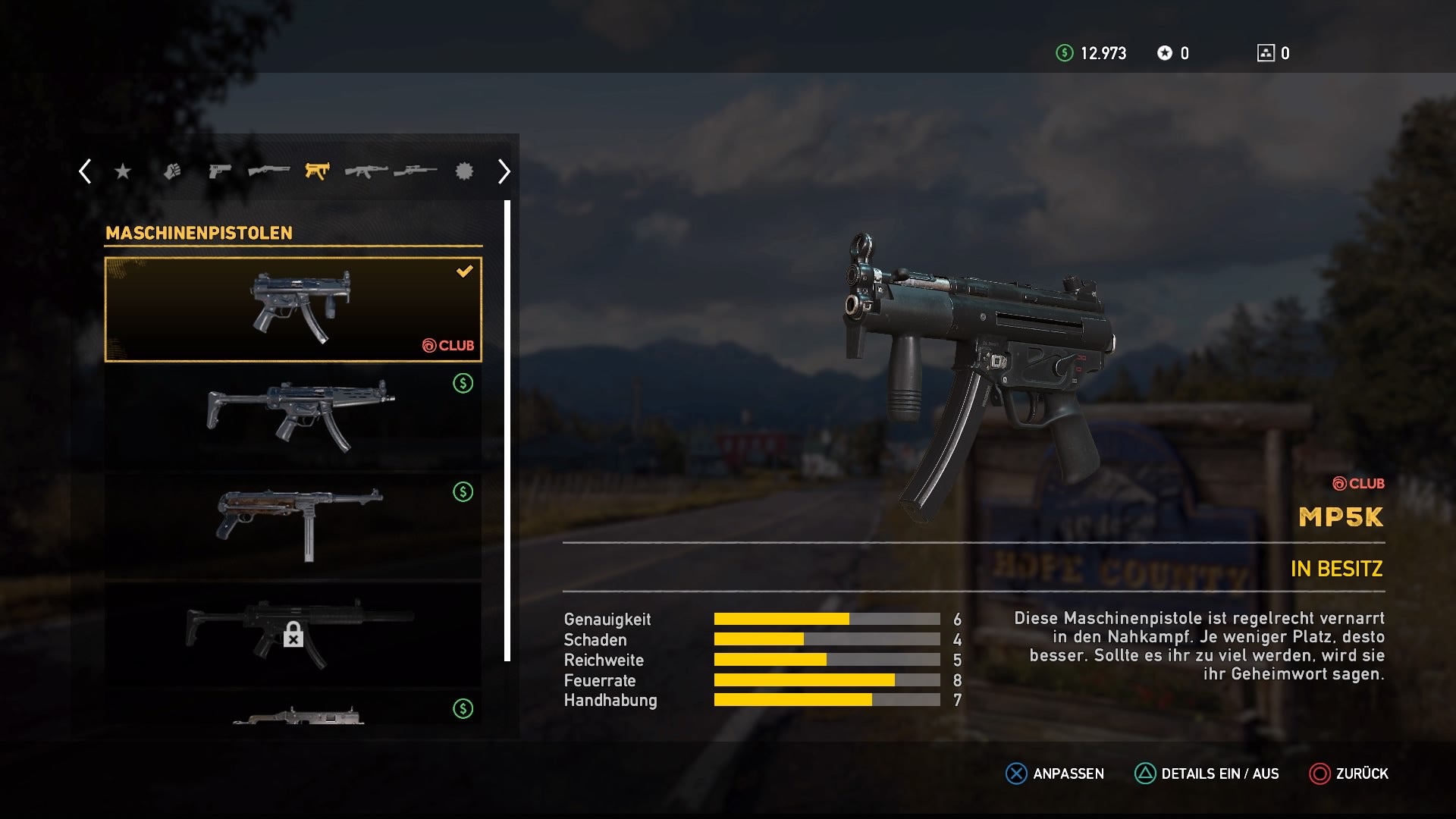Open the shotgun category tab

tap(268, 171)
